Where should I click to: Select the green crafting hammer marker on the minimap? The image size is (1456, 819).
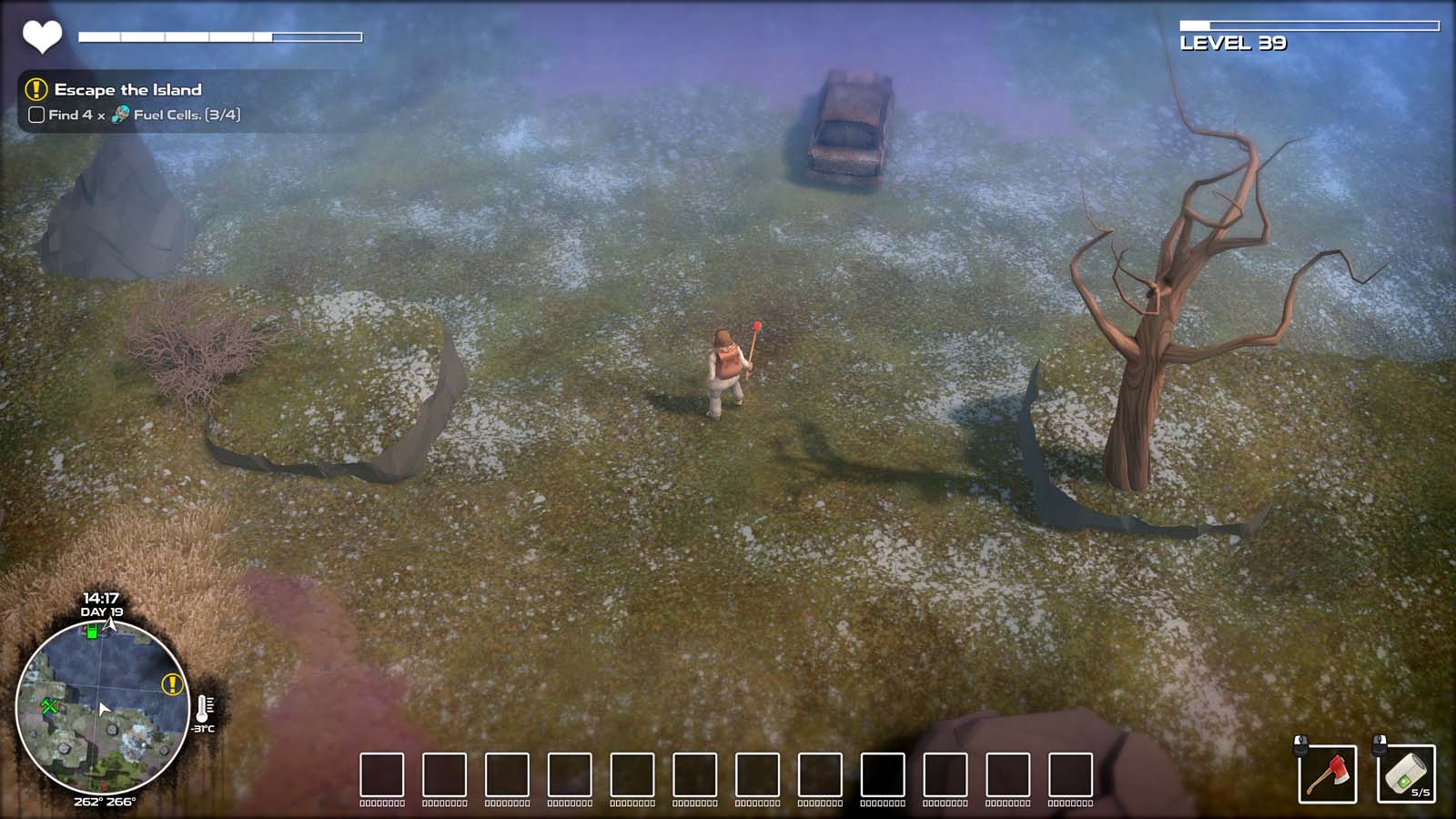[50, 705]
